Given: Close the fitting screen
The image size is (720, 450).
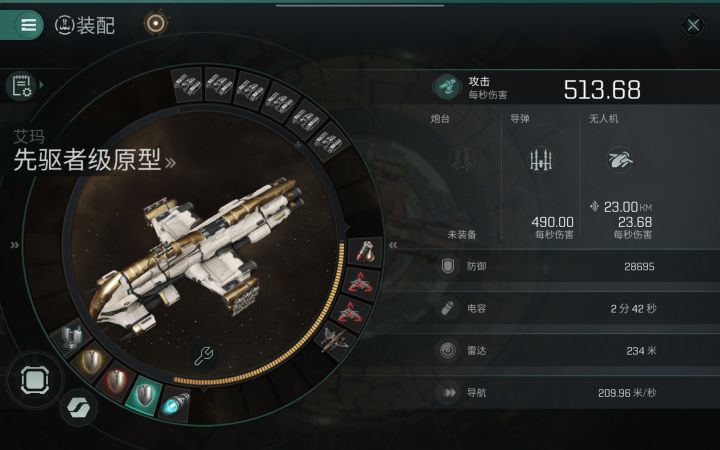Looking at the screenshot, I should (x=693, y=25).
